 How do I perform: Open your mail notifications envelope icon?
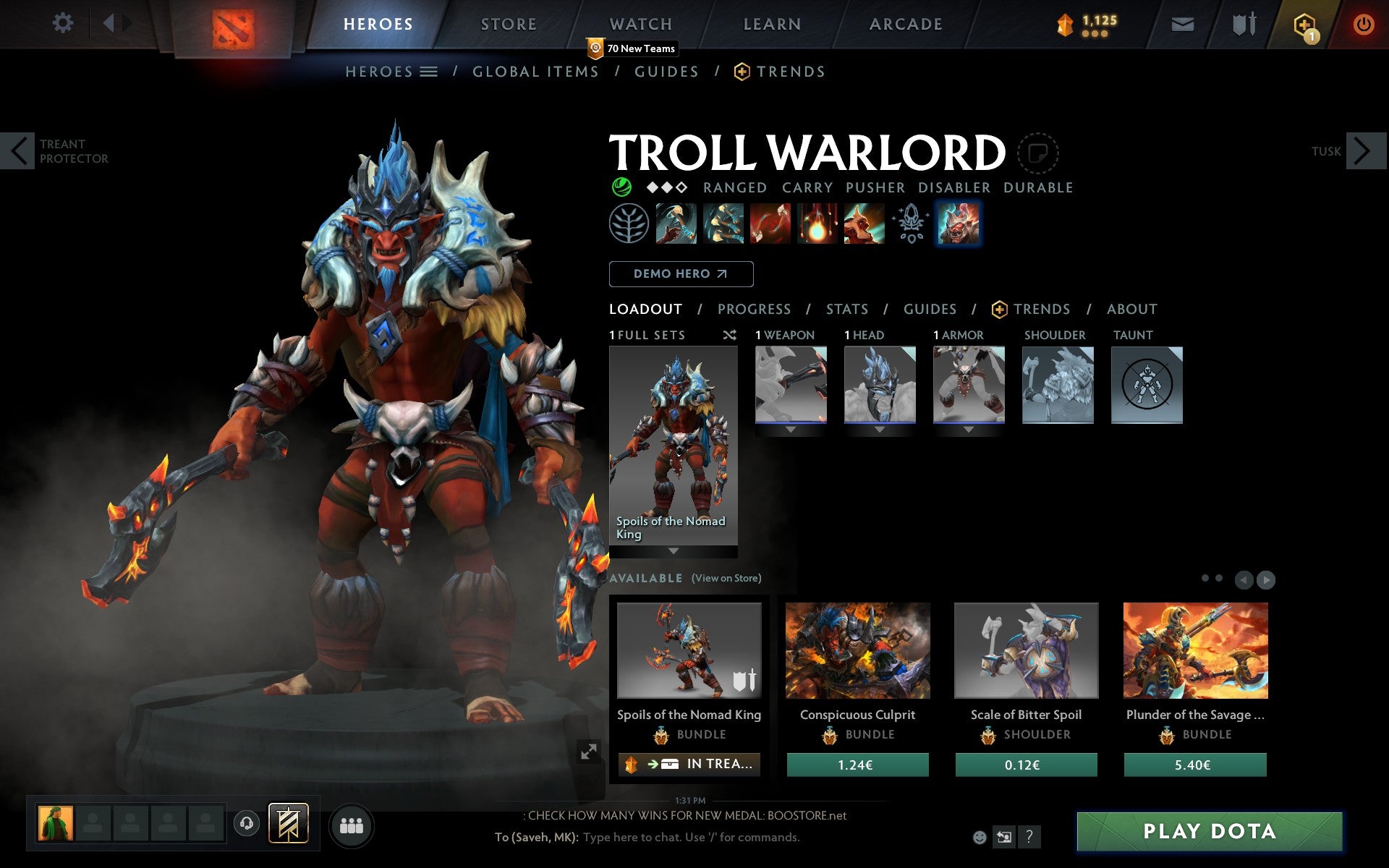[x=1181, y=23]
